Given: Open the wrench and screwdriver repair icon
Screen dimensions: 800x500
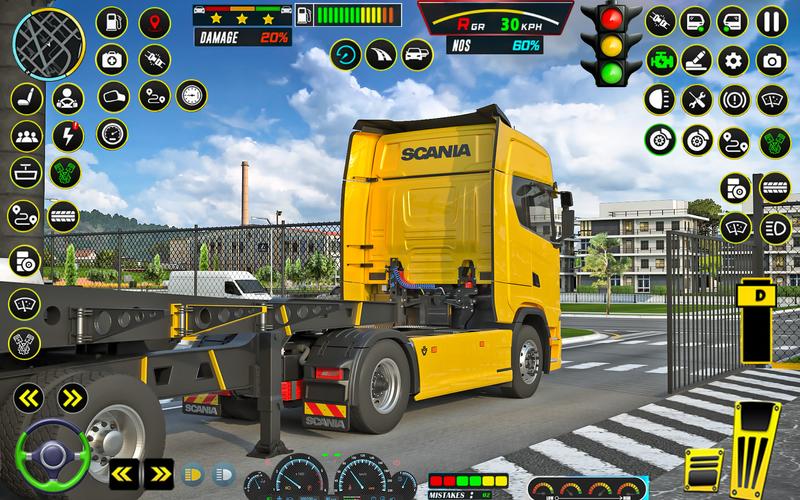Looking at the screenshot, I should [x=695, y=99].
